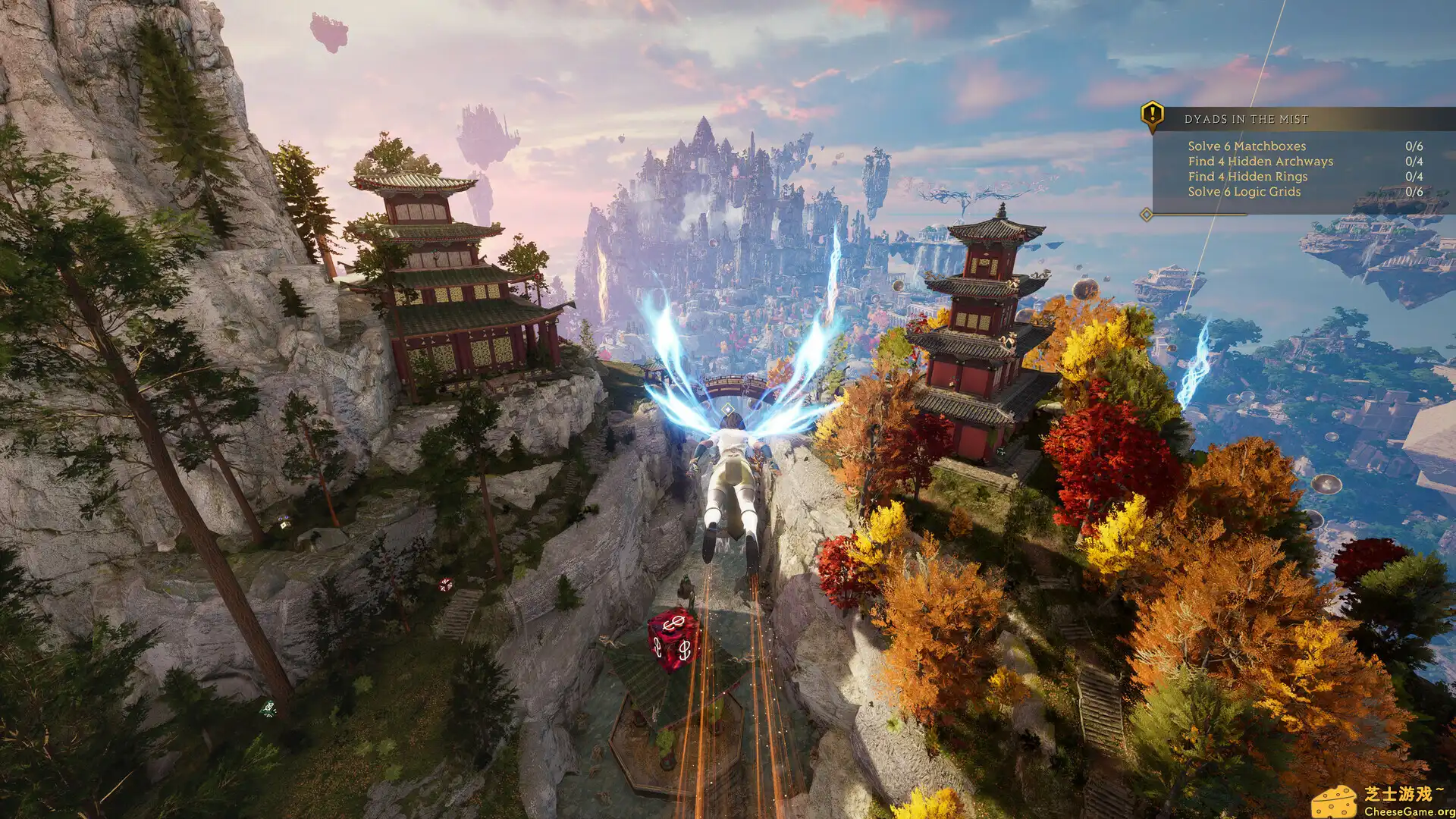This screenshot has width=1456, height=819.
Task: Select the Find 4 Hidden Rings objective
Action: (1248, 176)
